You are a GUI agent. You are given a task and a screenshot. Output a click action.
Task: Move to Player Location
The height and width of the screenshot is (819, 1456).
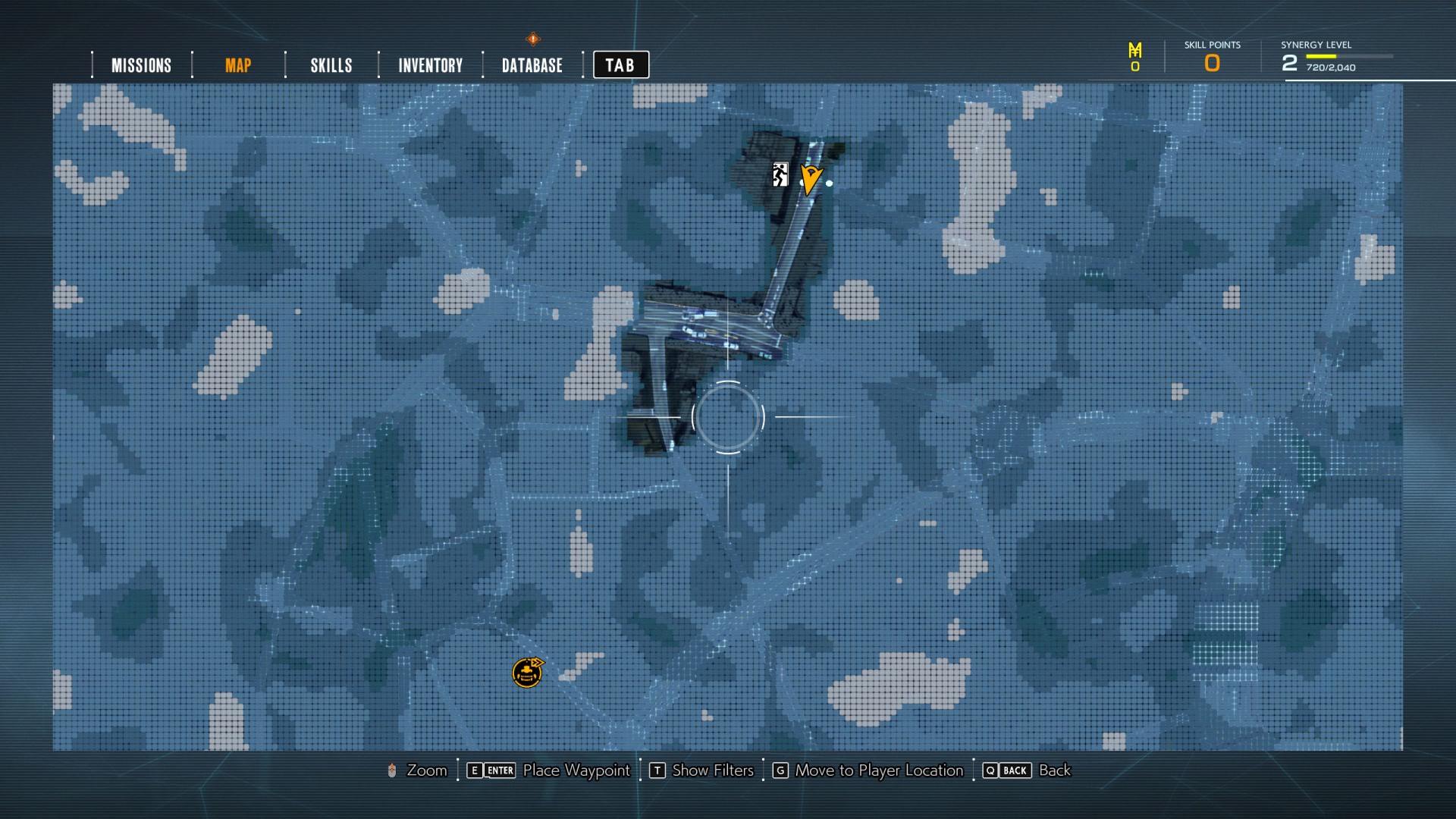878,770
